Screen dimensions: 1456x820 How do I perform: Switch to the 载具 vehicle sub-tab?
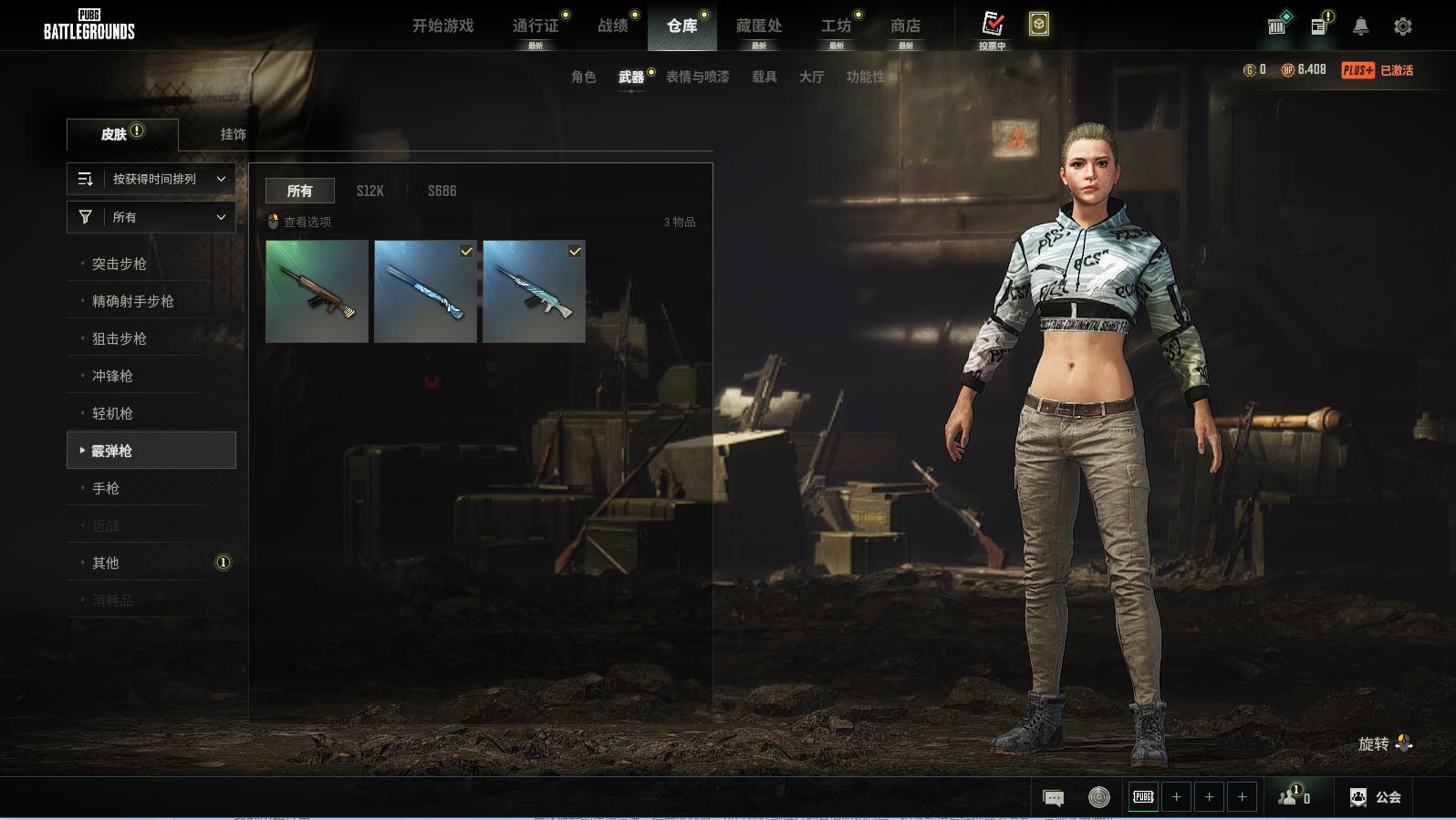(764, 77)
